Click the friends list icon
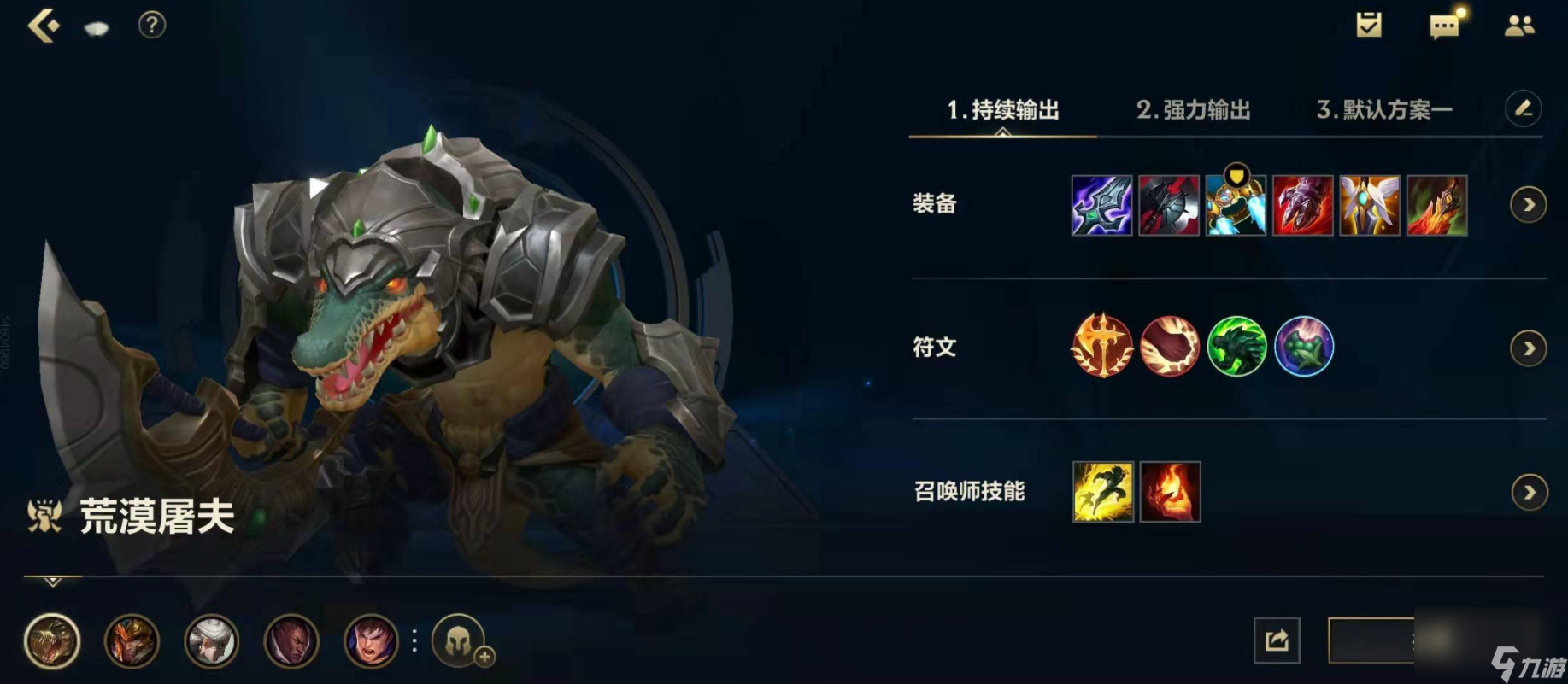 [1521, 26]
